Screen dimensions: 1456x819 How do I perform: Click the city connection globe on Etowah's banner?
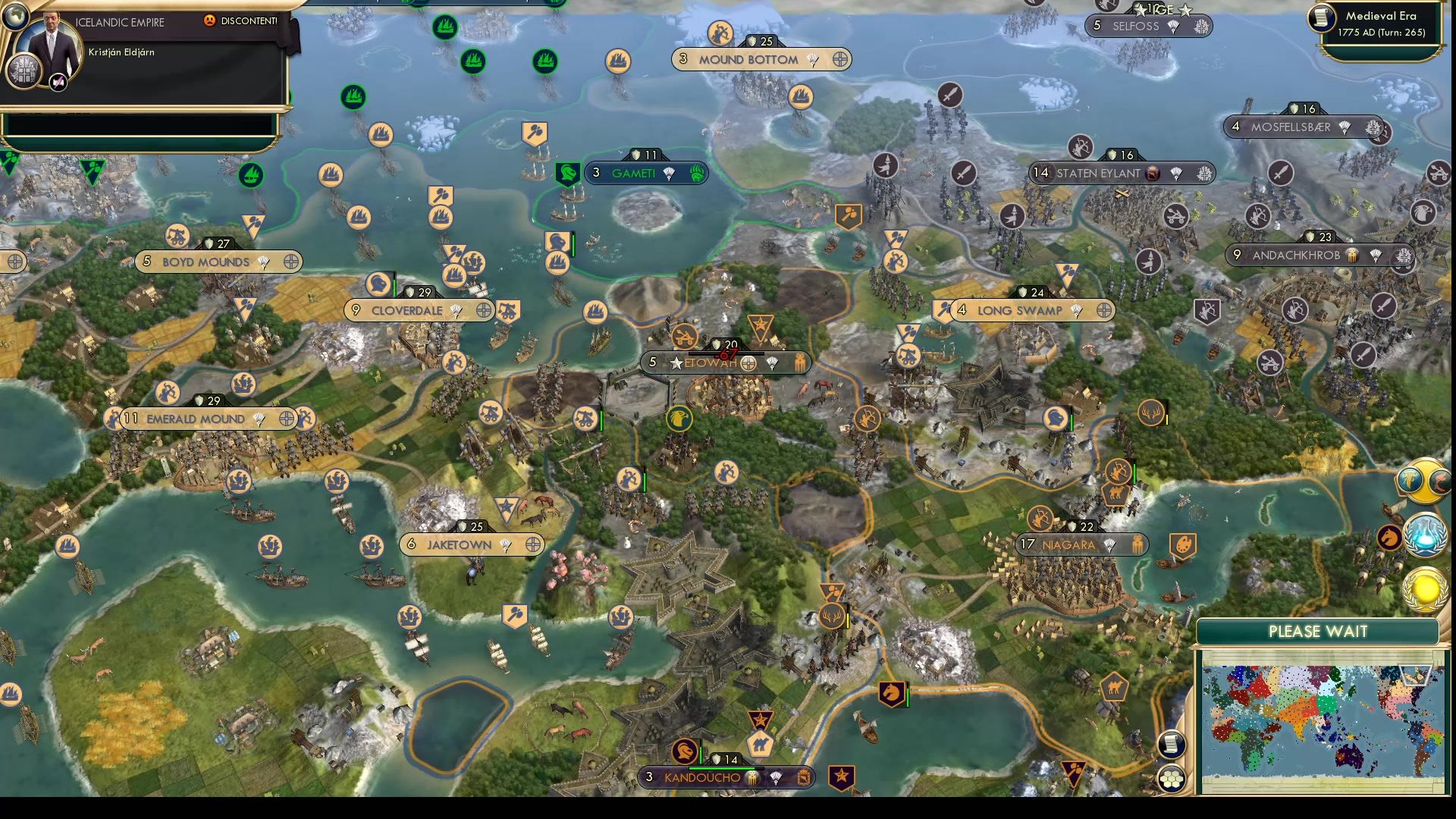748,363
